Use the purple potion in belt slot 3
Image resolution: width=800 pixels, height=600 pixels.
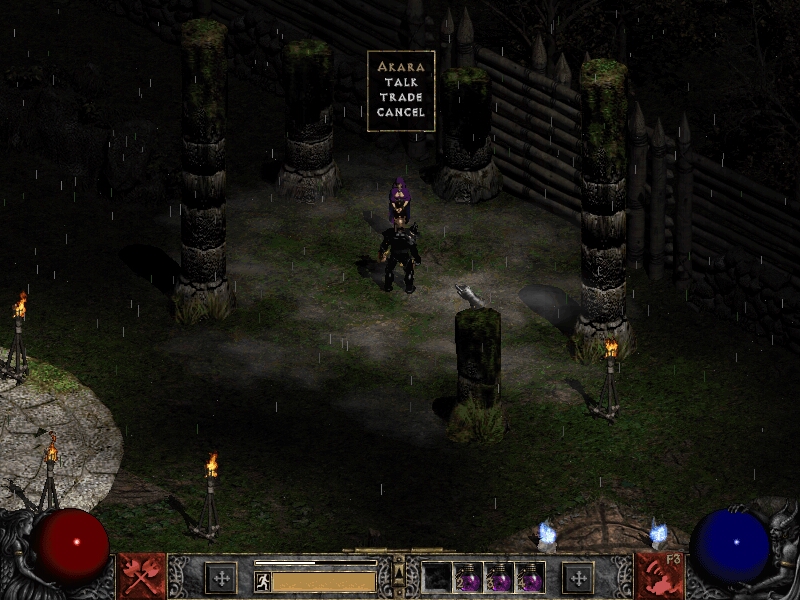click(x=499, y=577)
